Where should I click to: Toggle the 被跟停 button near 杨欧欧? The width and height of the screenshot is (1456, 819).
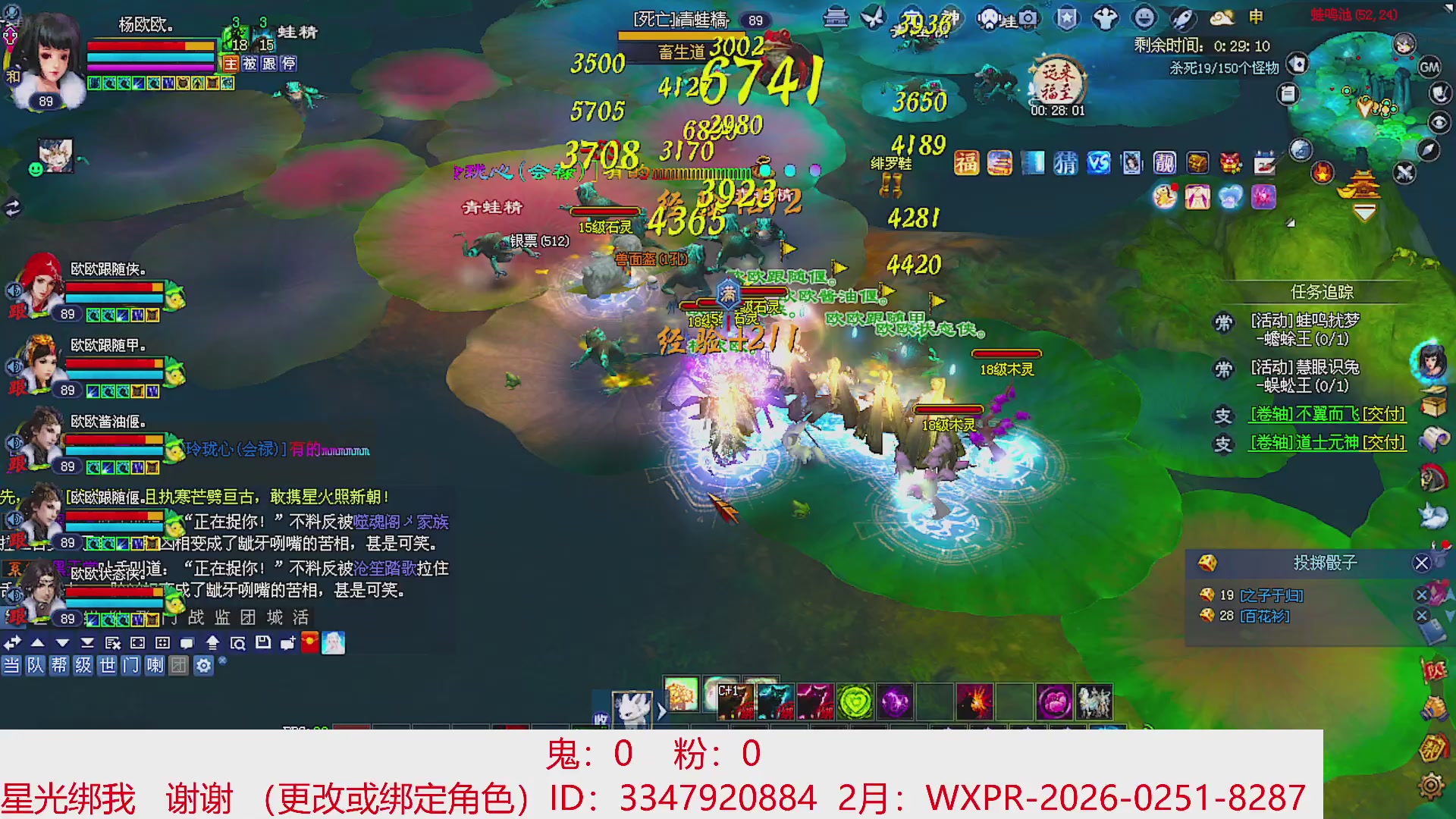[x=269, y=63]
